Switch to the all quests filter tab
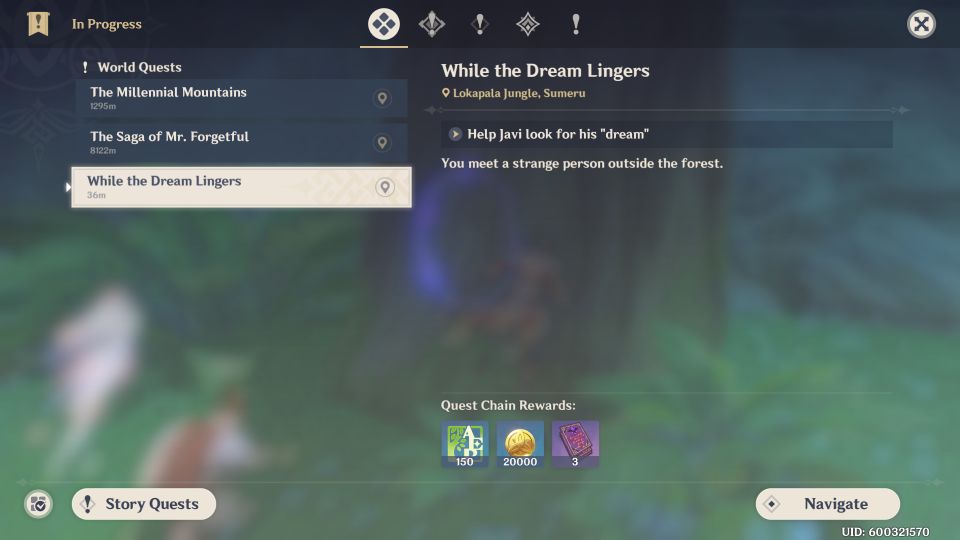Viewport: 960px width, 540px height. (x=384, y=24)
